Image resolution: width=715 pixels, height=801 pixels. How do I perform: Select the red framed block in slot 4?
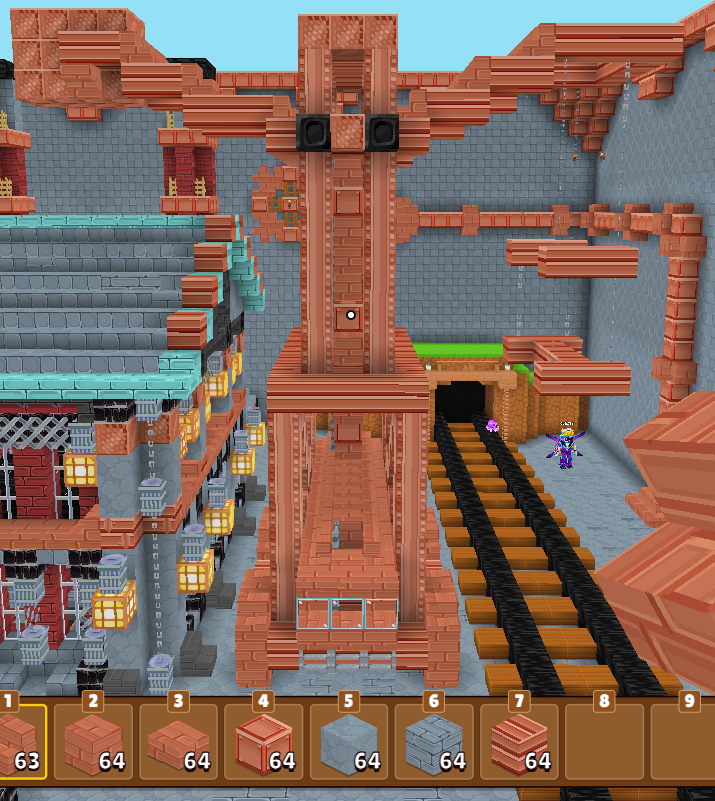(263, 742)
